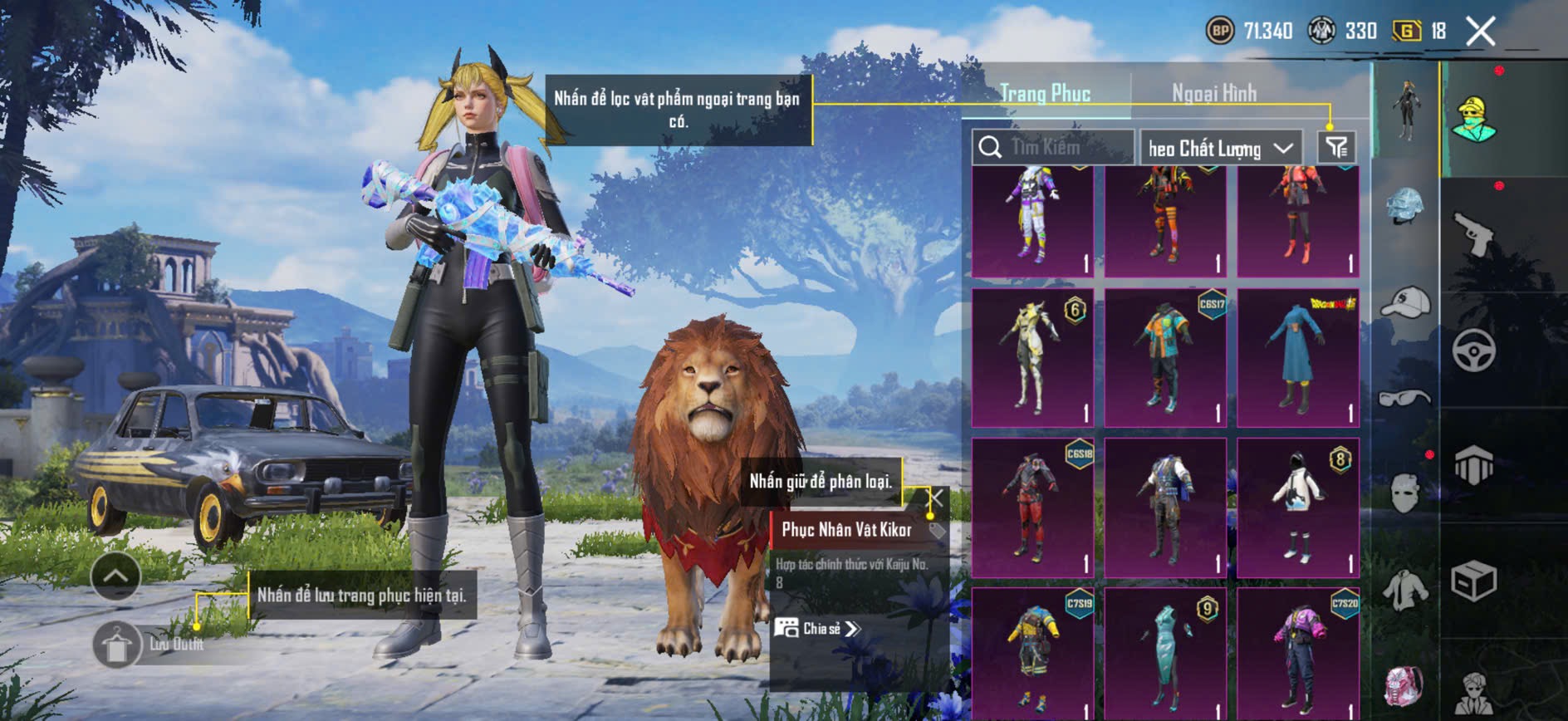
Task: Close the inventory screen with the X
Action: tap(1480, 32)
